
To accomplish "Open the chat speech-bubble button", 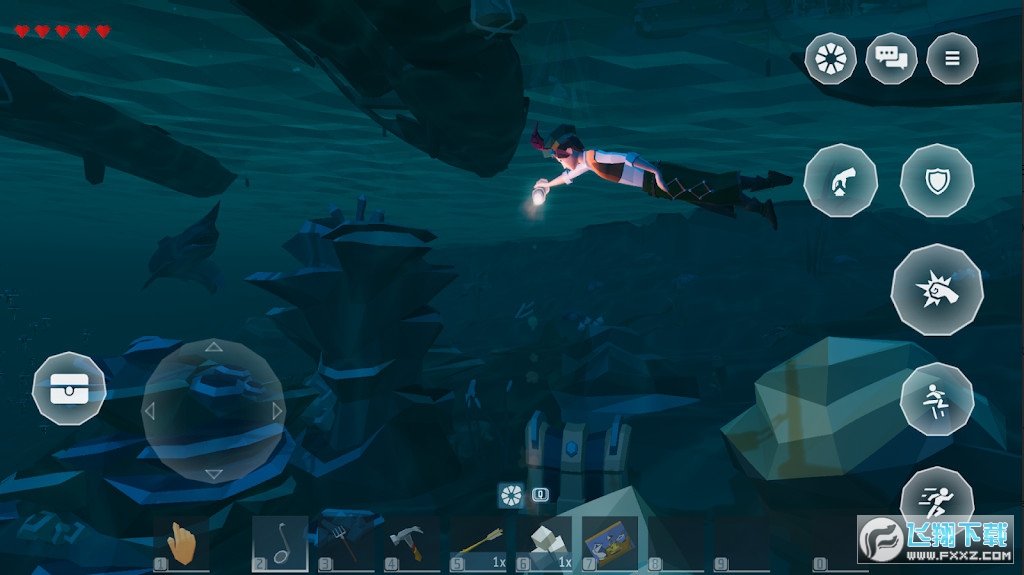I will coord(891,58).
